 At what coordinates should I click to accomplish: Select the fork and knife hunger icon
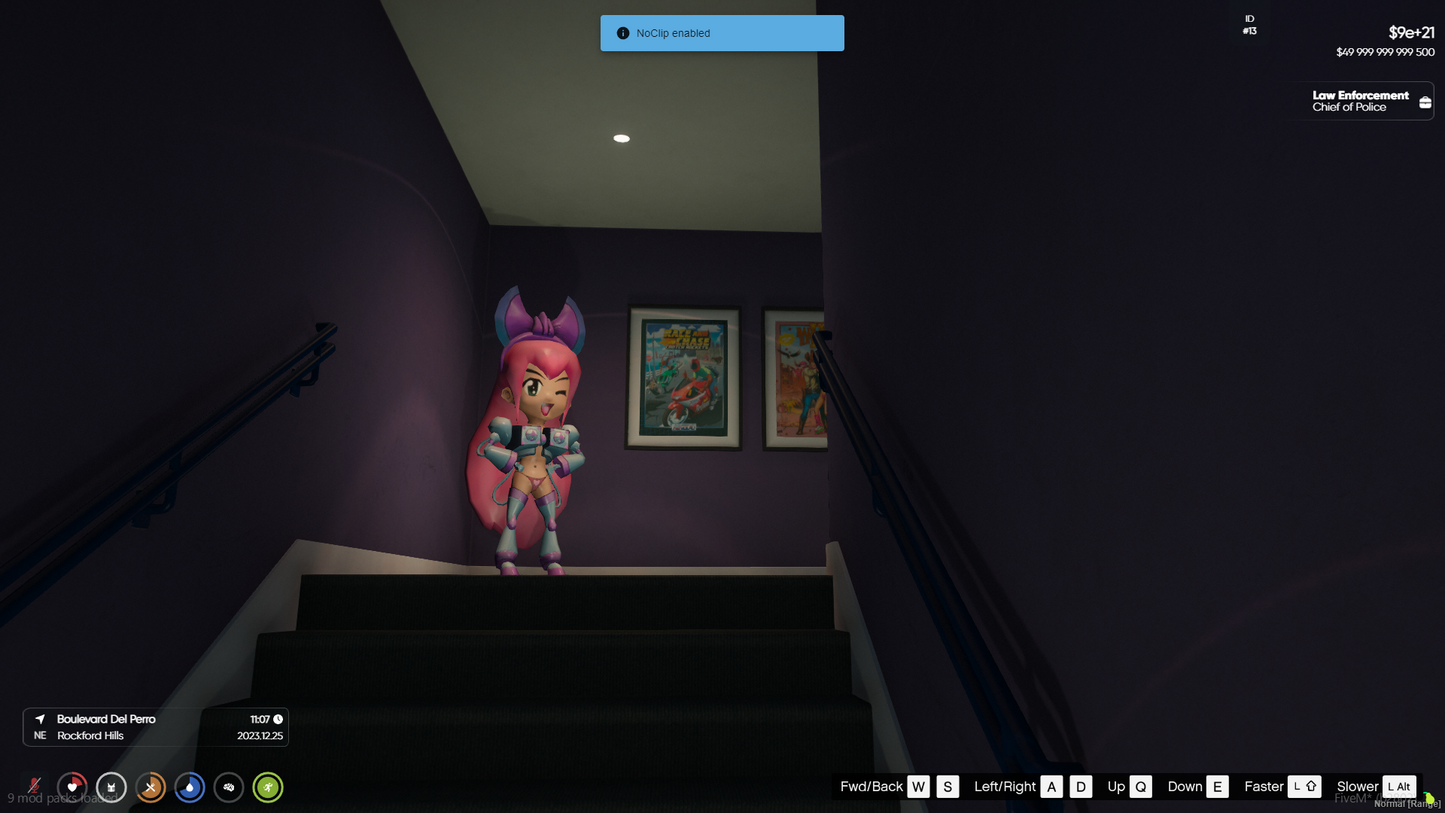point(150,787)
